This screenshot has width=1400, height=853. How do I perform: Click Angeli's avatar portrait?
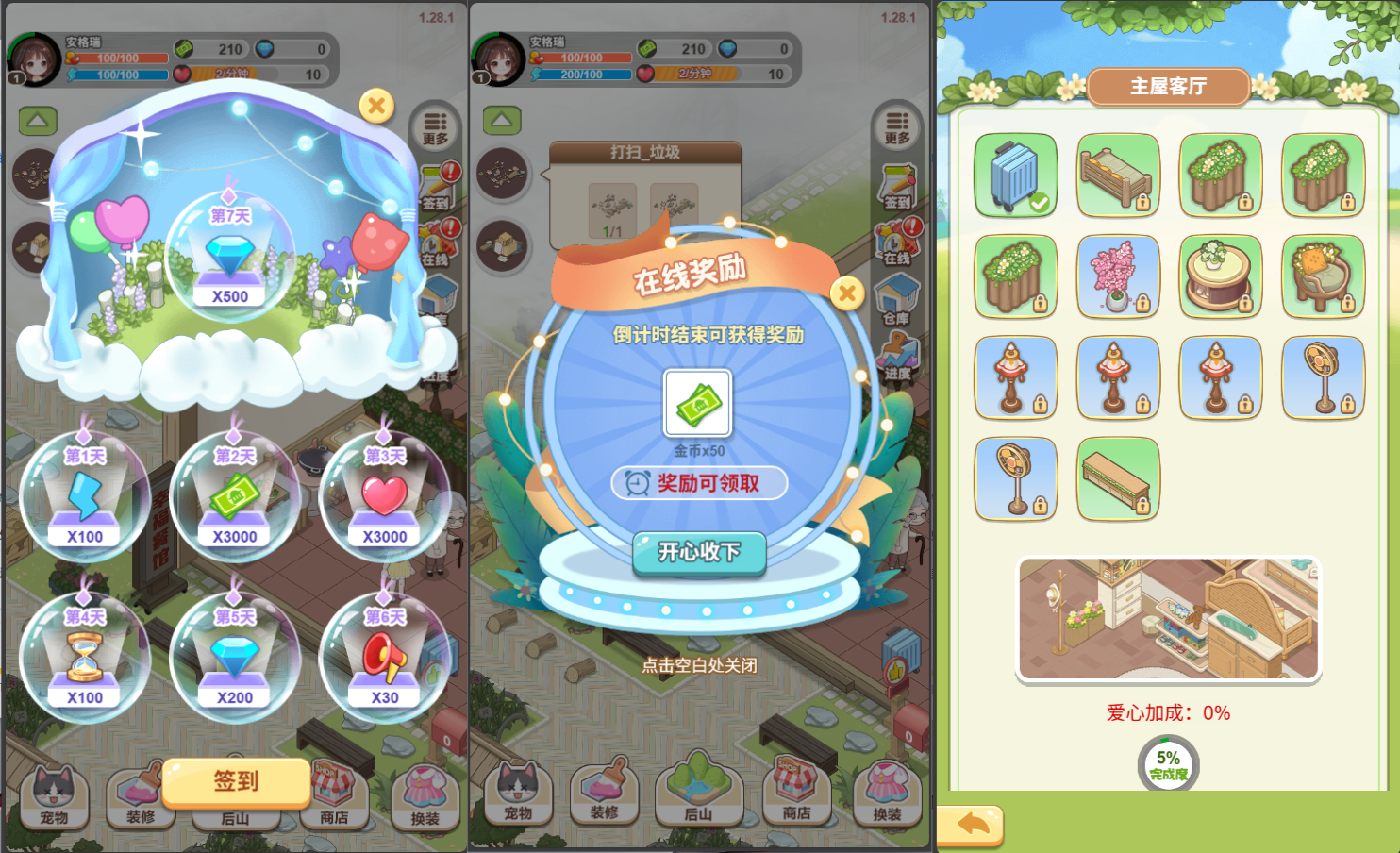point(499,57)
